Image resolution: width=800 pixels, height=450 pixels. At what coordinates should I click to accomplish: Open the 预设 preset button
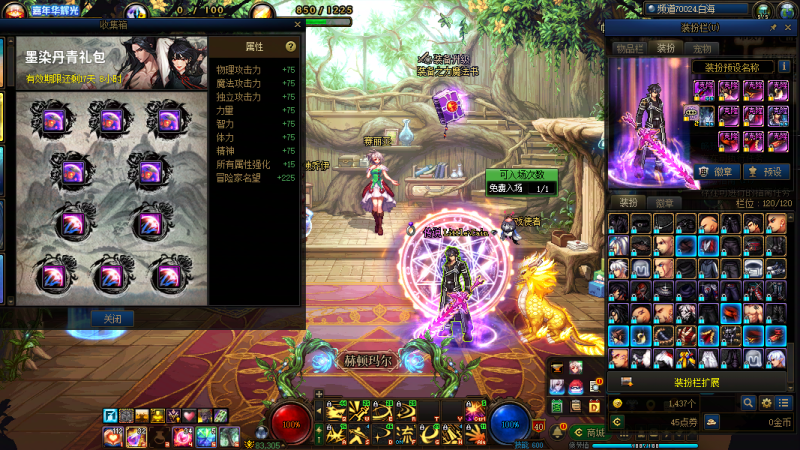tap(765, 171)
